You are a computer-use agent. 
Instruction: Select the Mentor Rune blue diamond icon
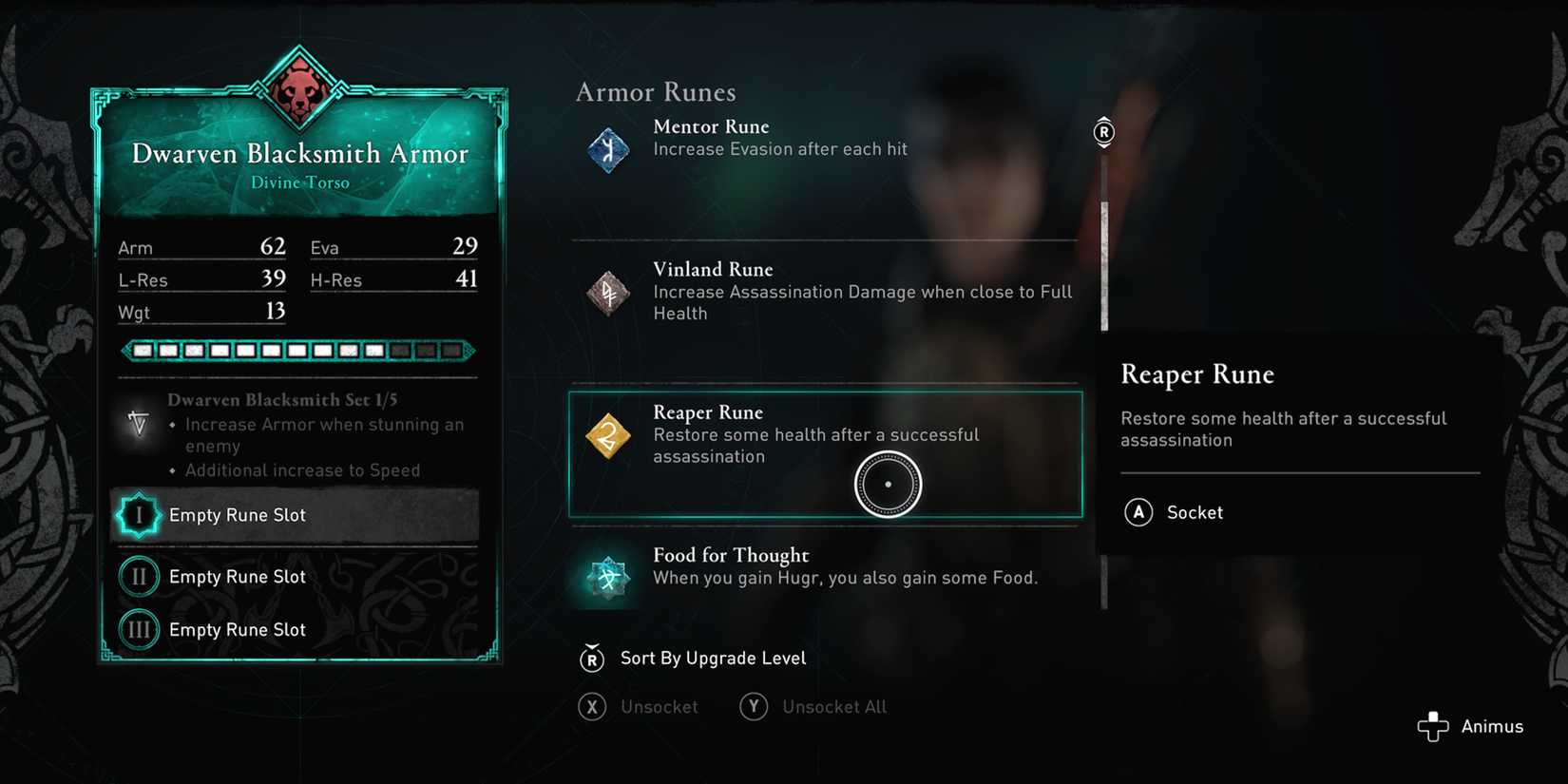(x=606, y=149)
